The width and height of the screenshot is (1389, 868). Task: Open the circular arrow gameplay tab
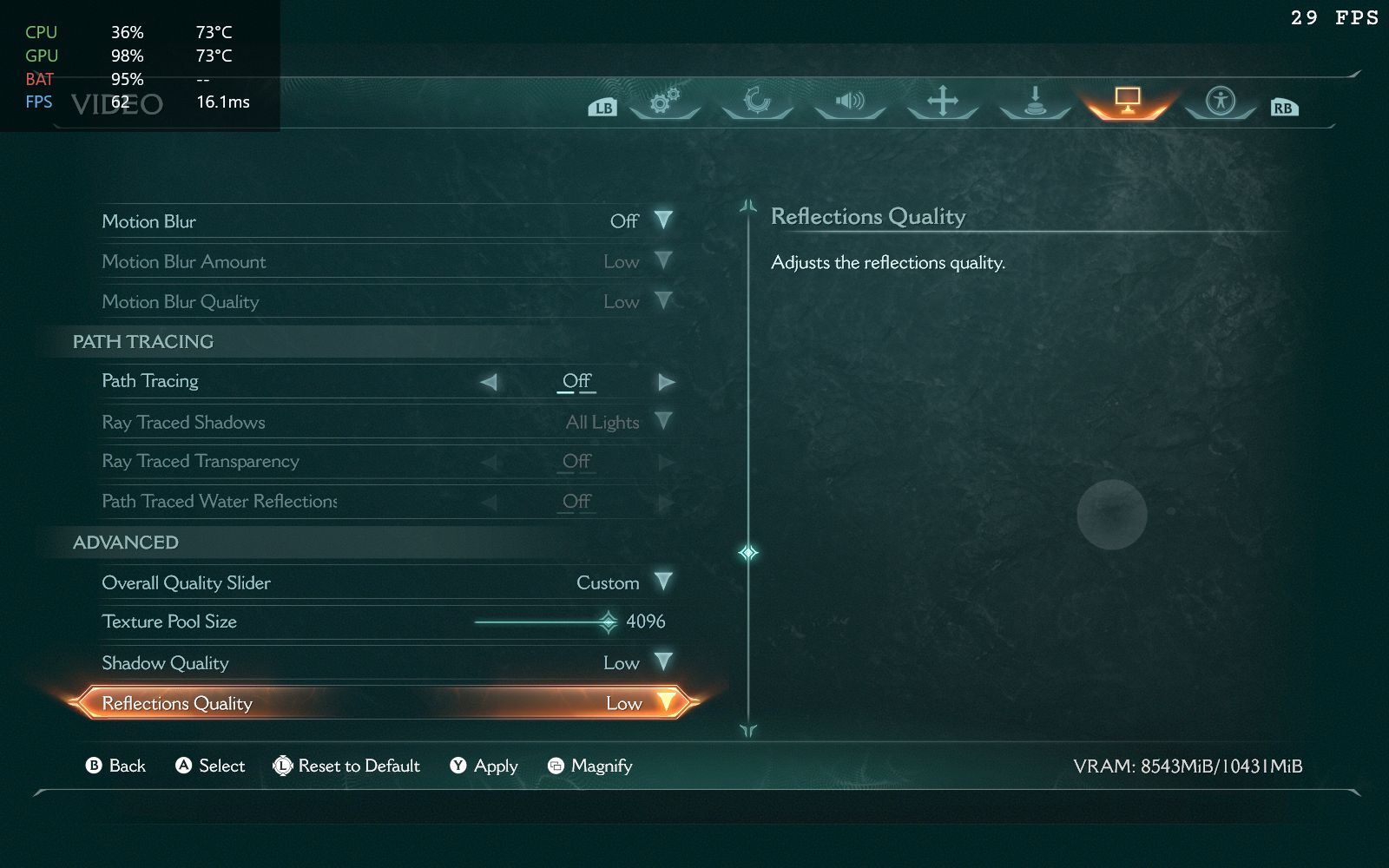tap(757, 102)
